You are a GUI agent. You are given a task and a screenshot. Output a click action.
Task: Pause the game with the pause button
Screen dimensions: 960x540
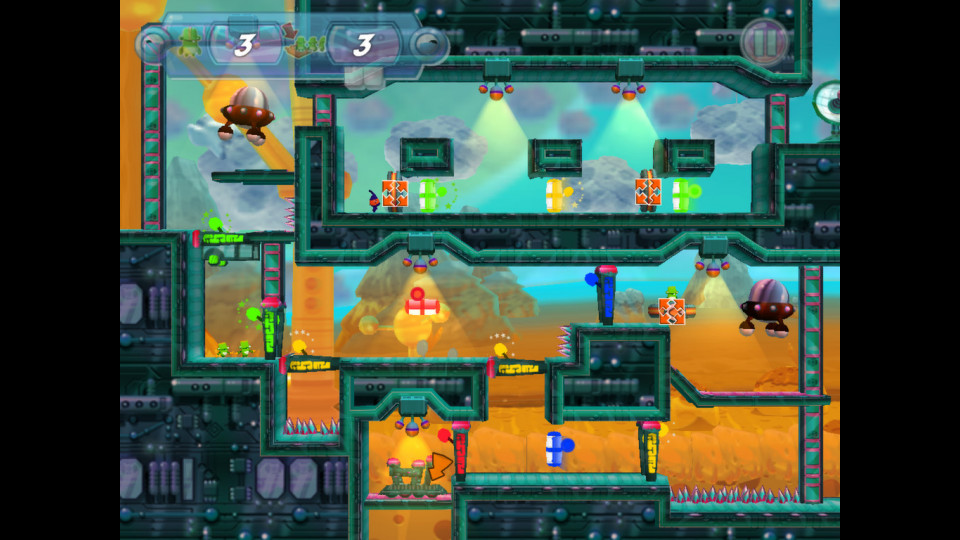[765, 42]
